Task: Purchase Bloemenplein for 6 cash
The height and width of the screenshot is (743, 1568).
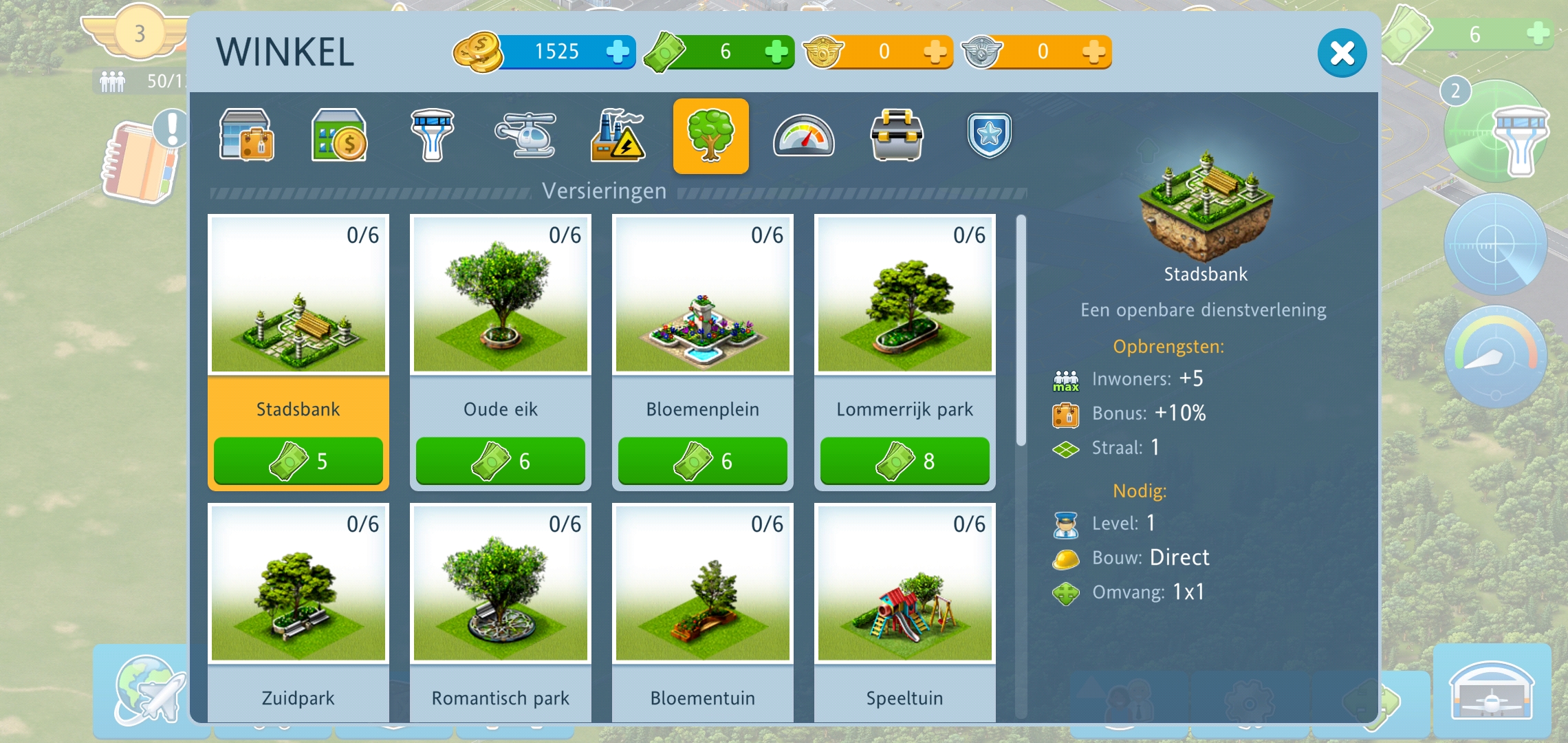Action: [x=702, y=460]
